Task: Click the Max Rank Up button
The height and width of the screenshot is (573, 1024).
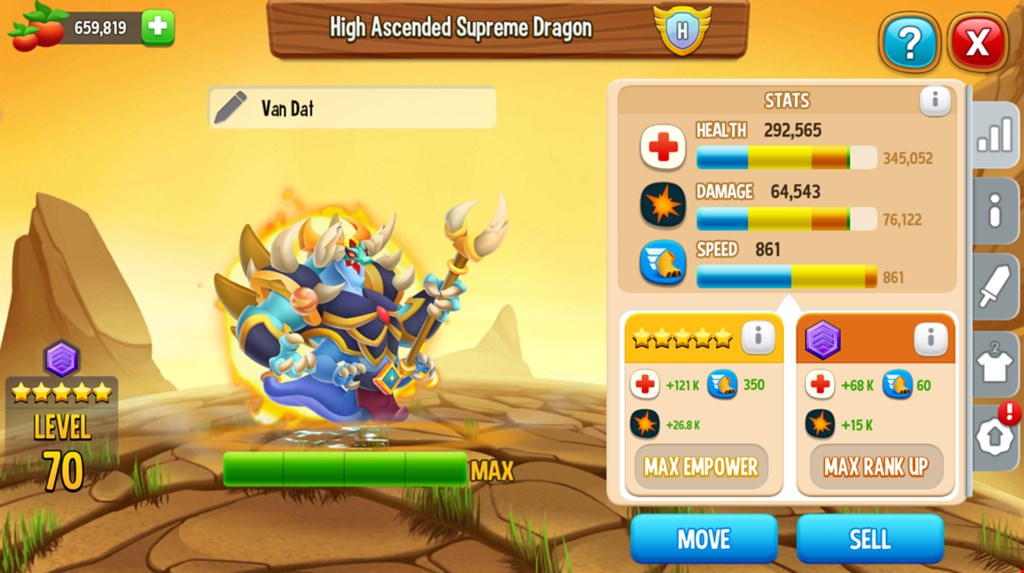Action: click(876, 467)
